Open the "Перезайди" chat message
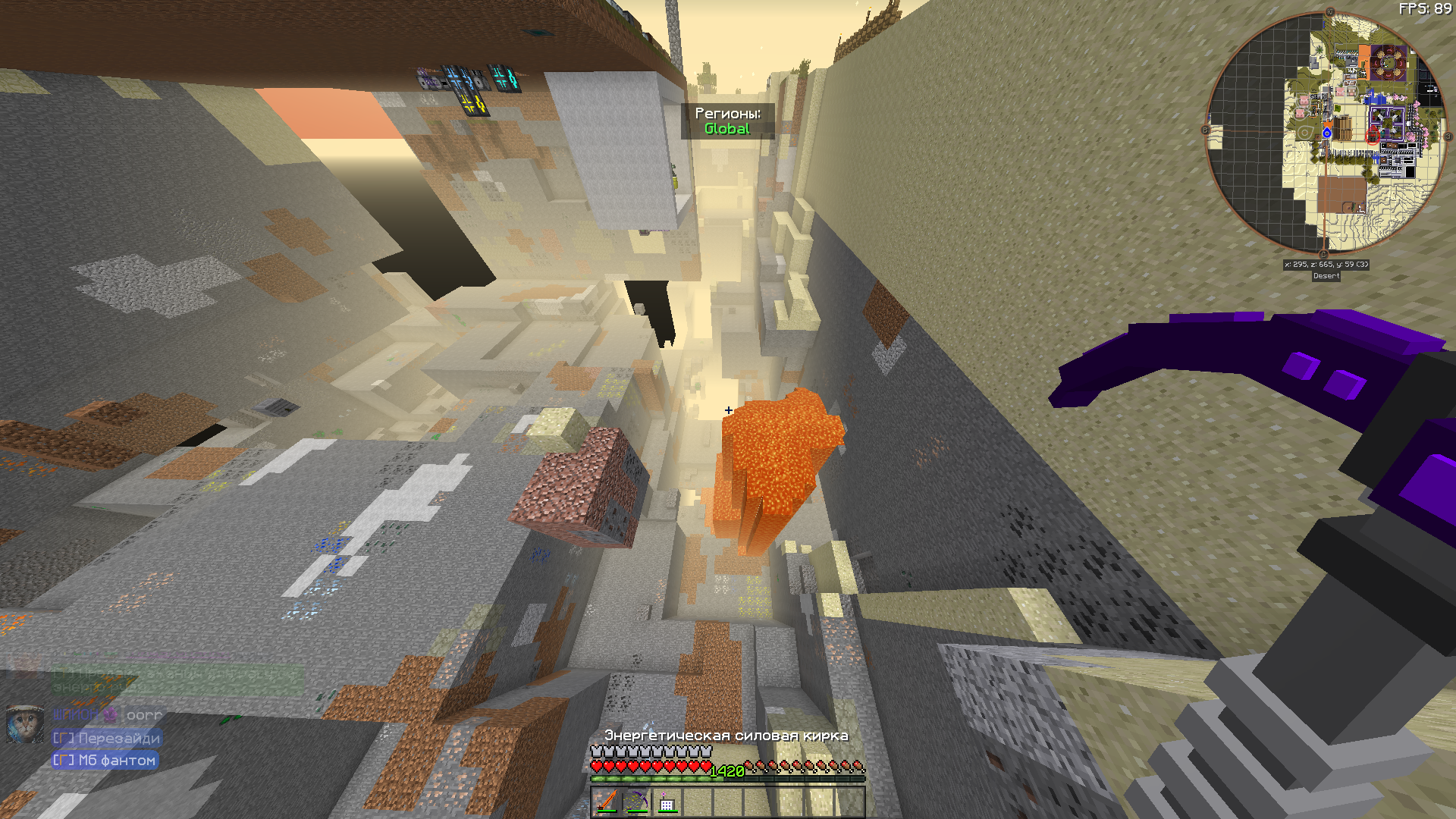This screenshot has width=1456, height=819. pyautogui.click(x=107, y=738)
